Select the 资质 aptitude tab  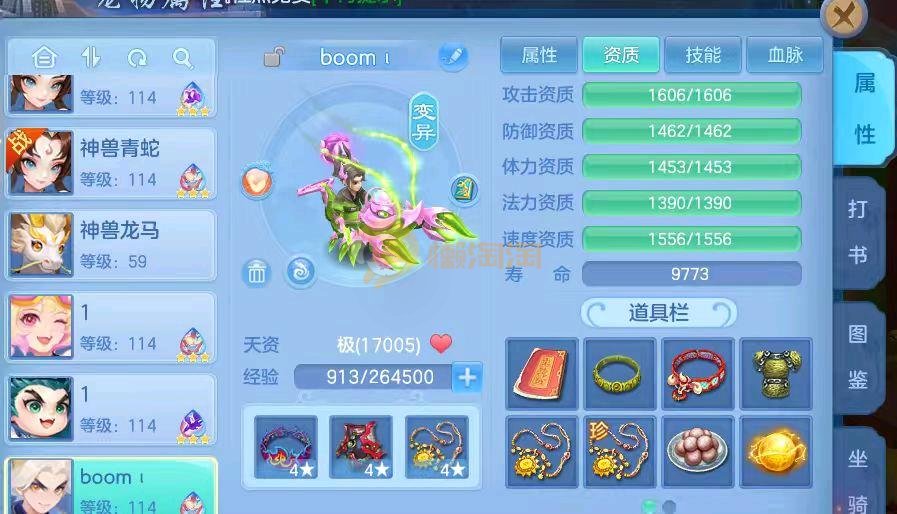click(x=621, y=55)
